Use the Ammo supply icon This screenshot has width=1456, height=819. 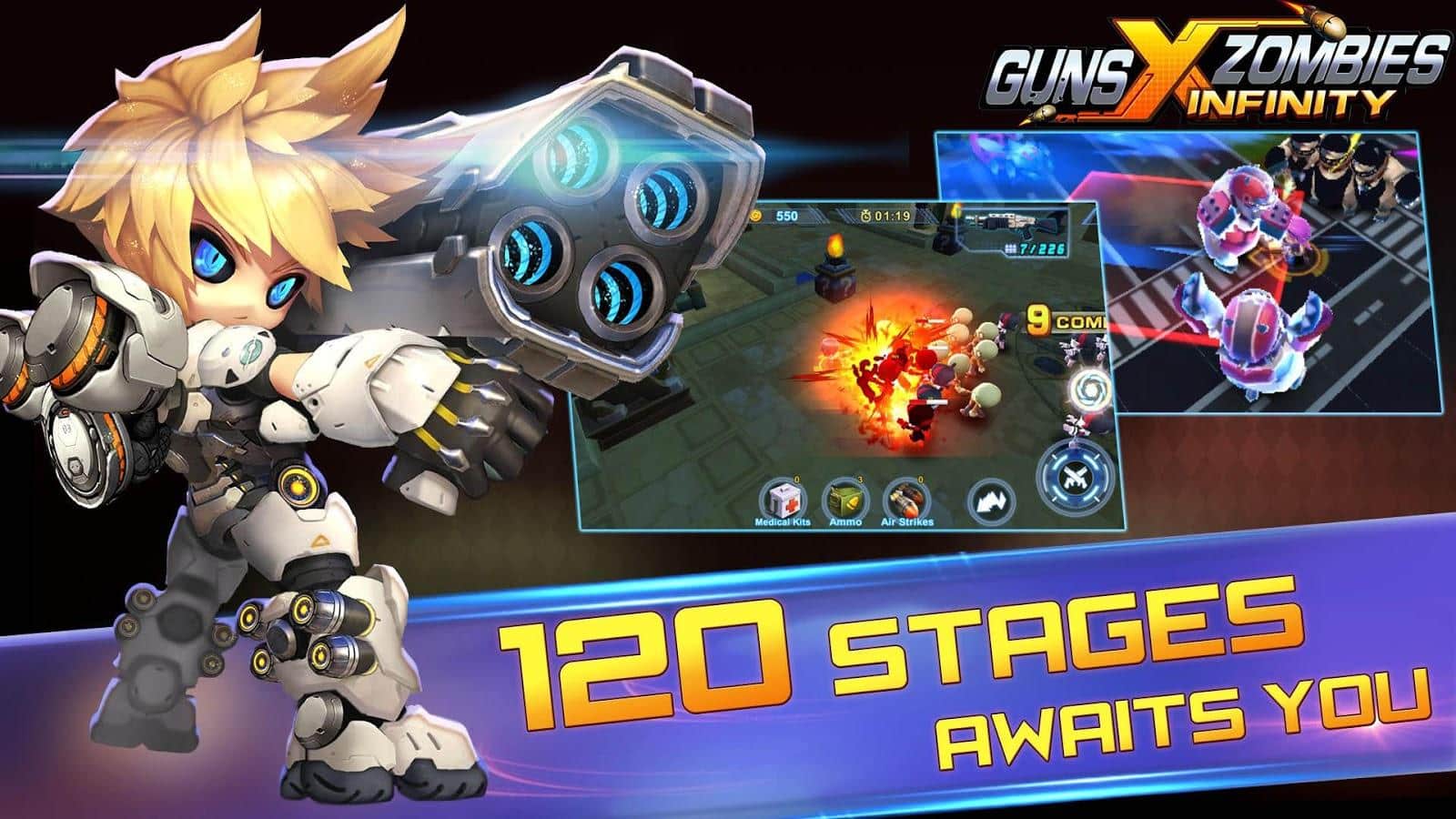tap(844, 499)
